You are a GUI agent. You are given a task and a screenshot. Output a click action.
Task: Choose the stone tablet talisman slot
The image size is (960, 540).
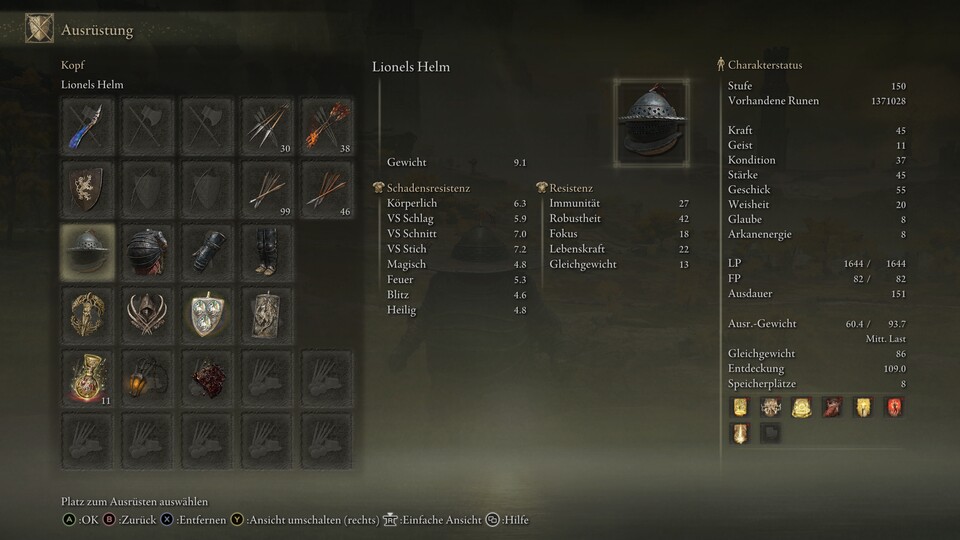(267, 314)
